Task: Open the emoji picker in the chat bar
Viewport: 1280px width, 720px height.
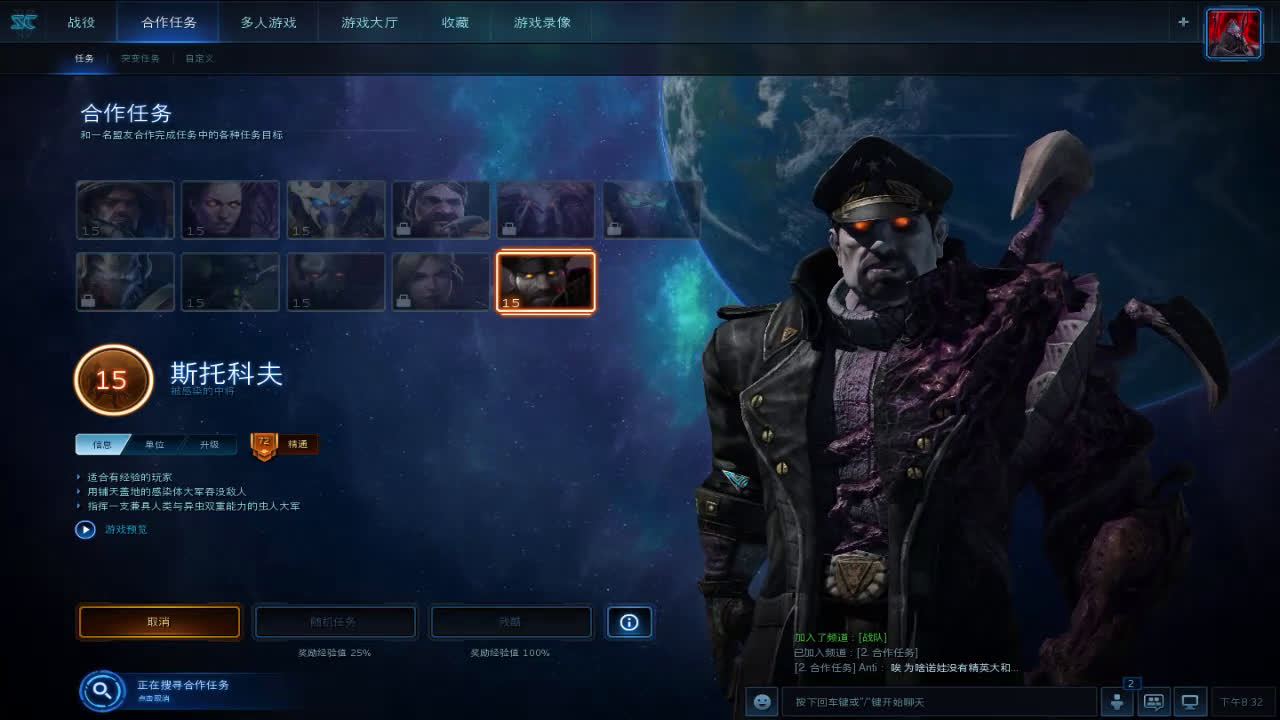Action: 761,701
